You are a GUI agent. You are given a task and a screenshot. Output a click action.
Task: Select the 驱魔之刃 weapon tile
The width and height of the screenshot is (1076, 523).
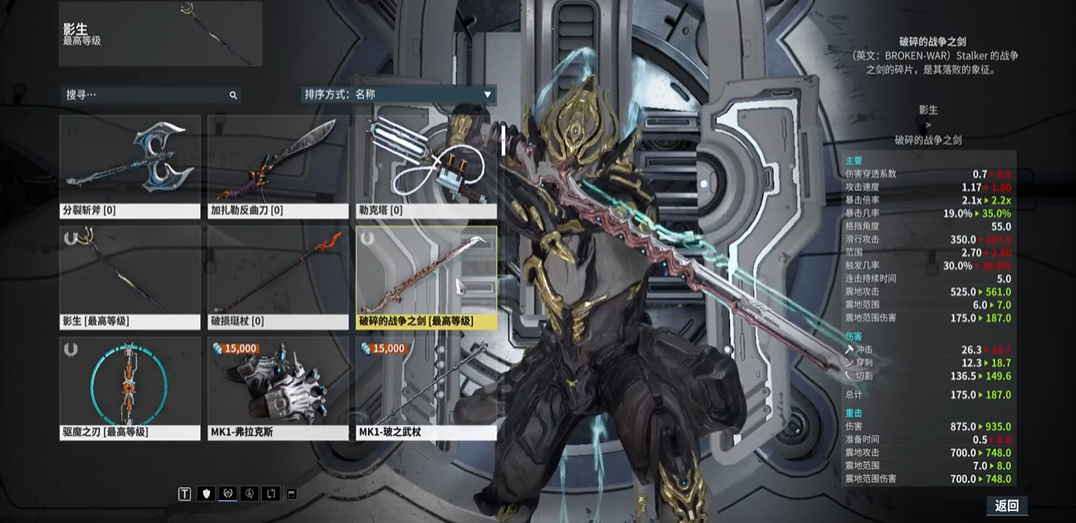click(x=130, y=388)
